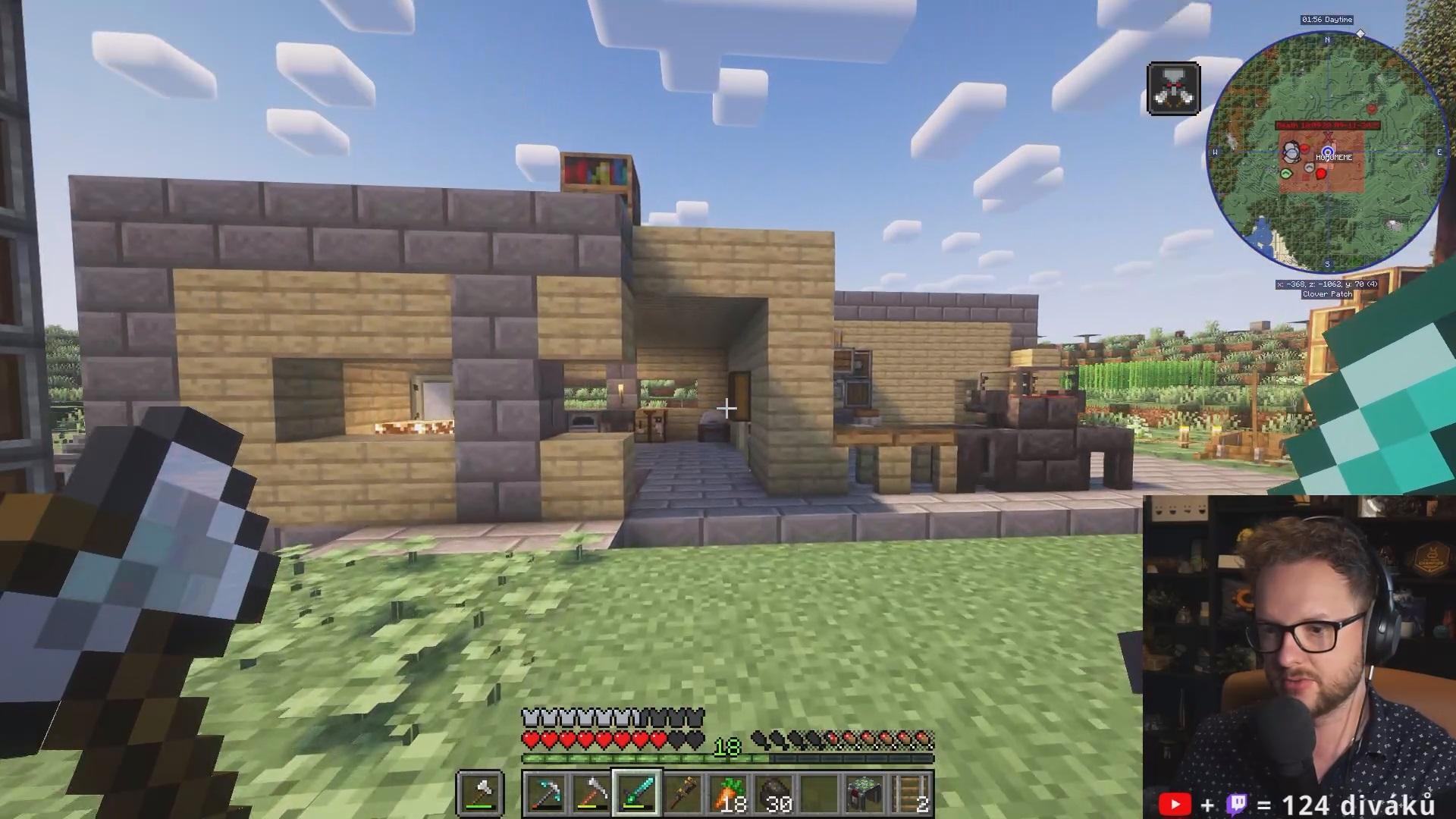Select the ladder stack hotbar slot

pos(910,794)
